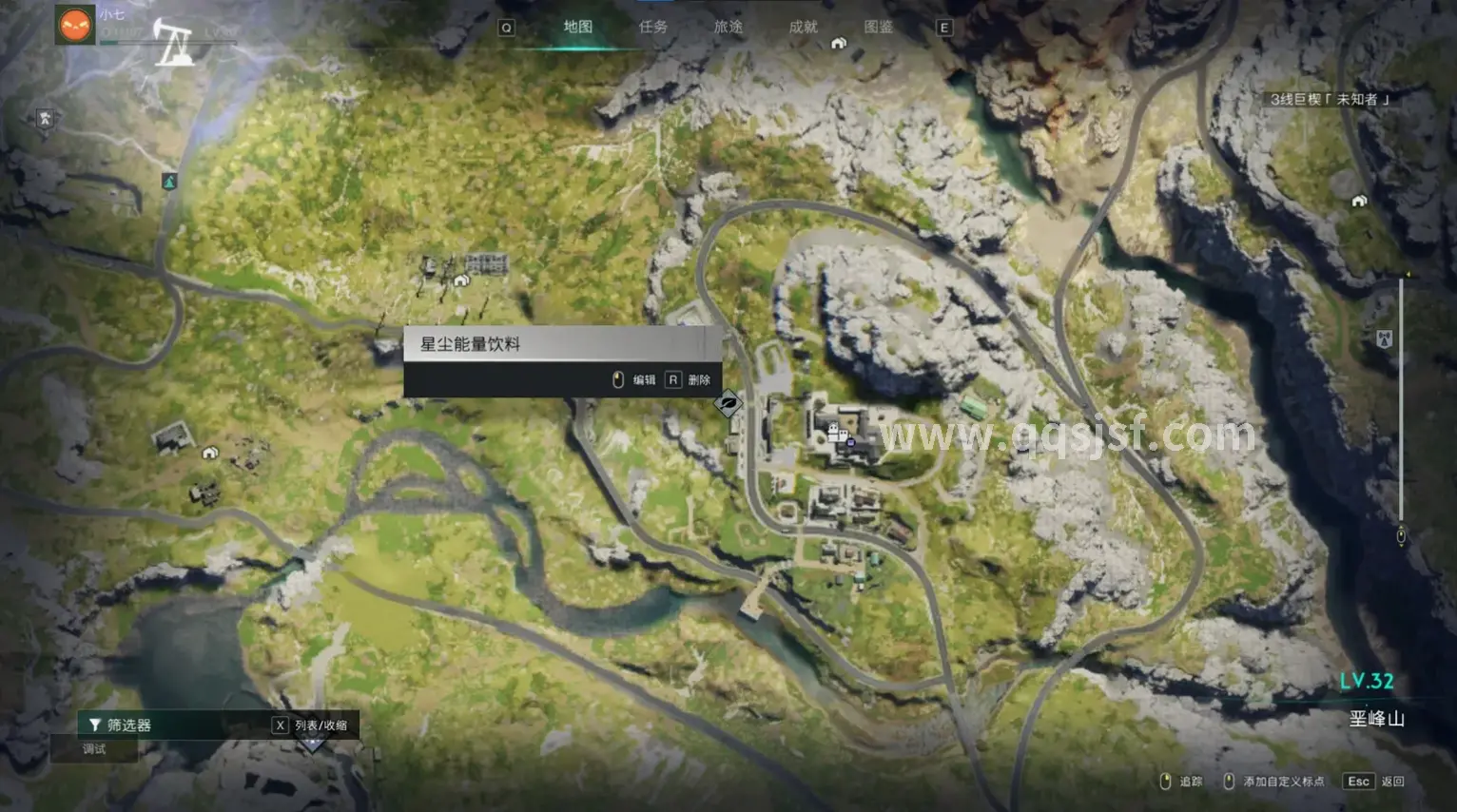Select the shield marker near the zoom slider
Screen dimensions: 1457x812
click(1384, 338)
